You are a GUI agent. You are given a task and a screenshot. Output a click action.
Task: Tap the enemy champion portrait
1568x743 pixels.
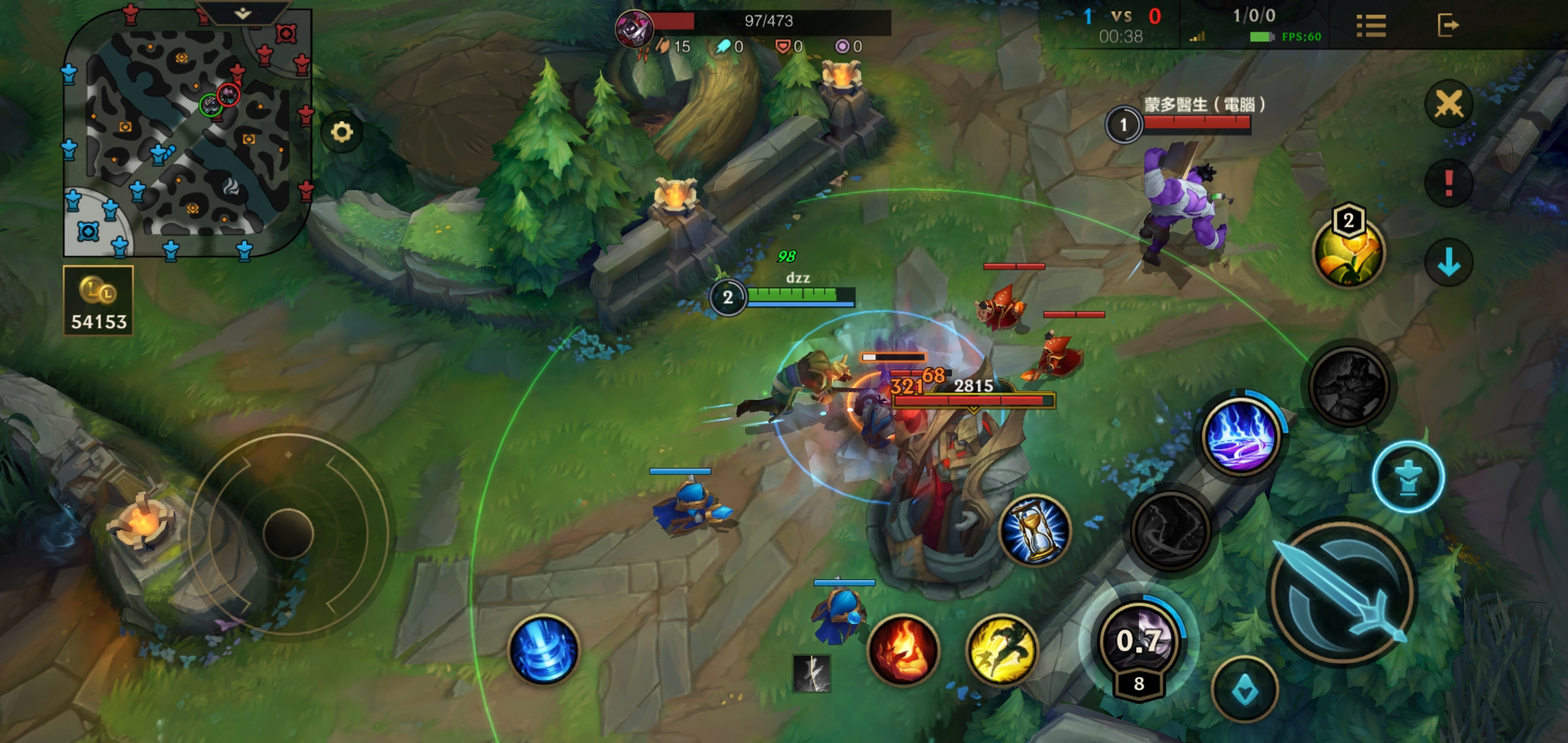[x=634, y=29]
